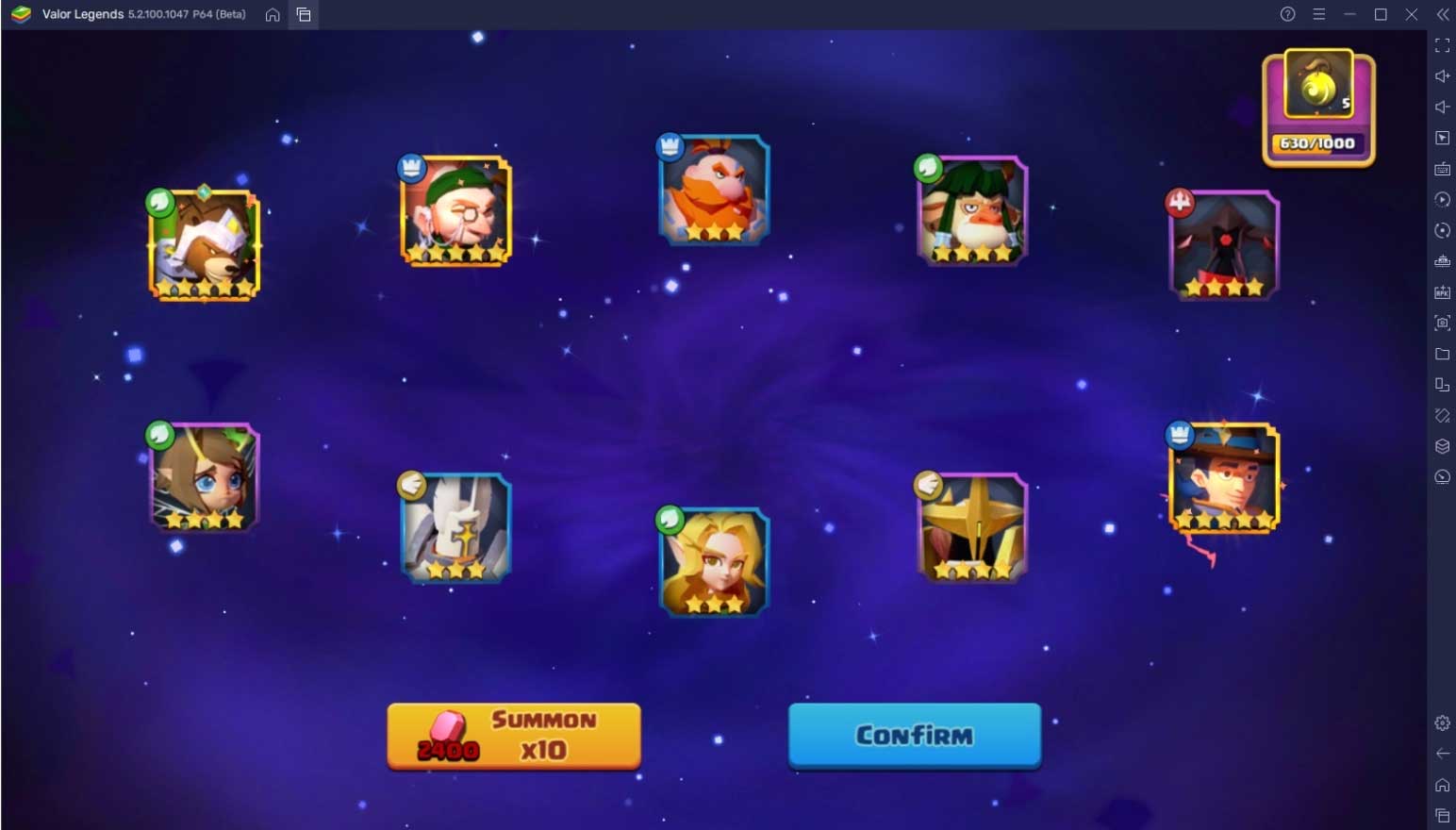Open BlueStacks settings via the gear icon
This screenshot has width=1456, height=830.
pyautogui.click(x=1442, y=722)
